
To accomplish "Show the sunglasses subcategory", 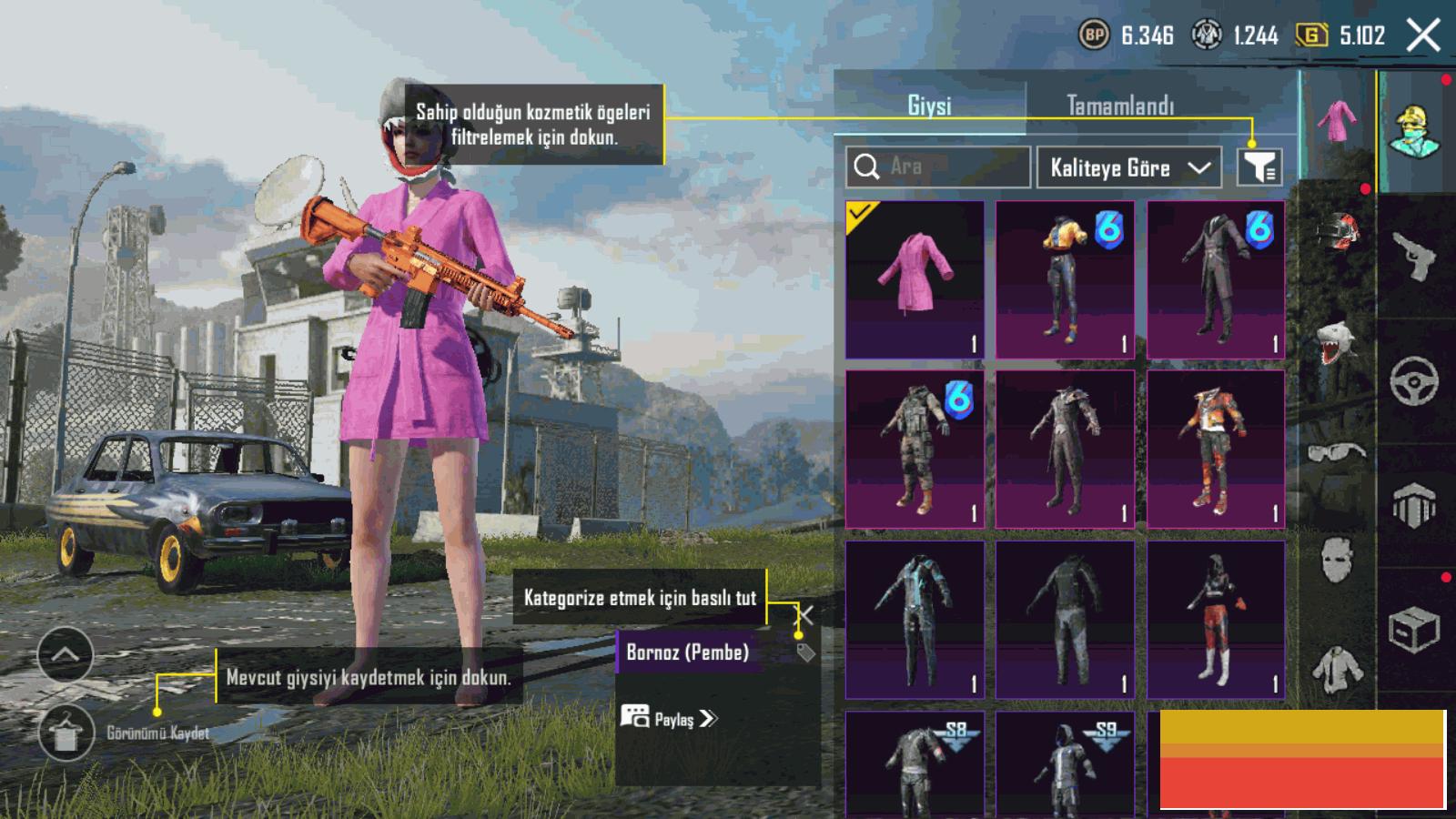I will 1338,451.
